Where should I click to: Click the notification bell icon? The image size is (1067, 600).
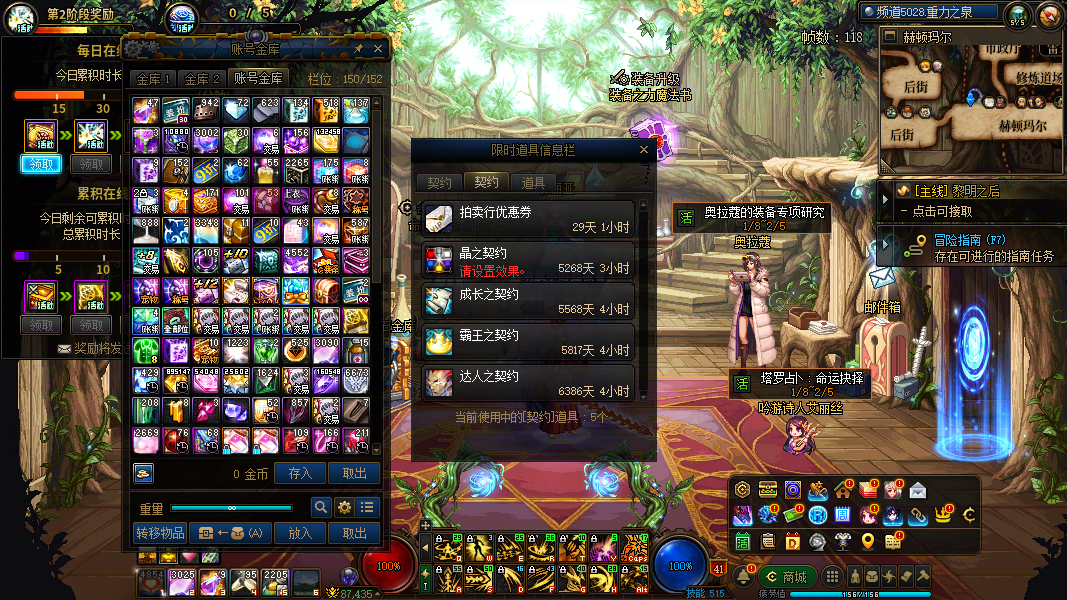pyautogui.click(x=743, y=577)
